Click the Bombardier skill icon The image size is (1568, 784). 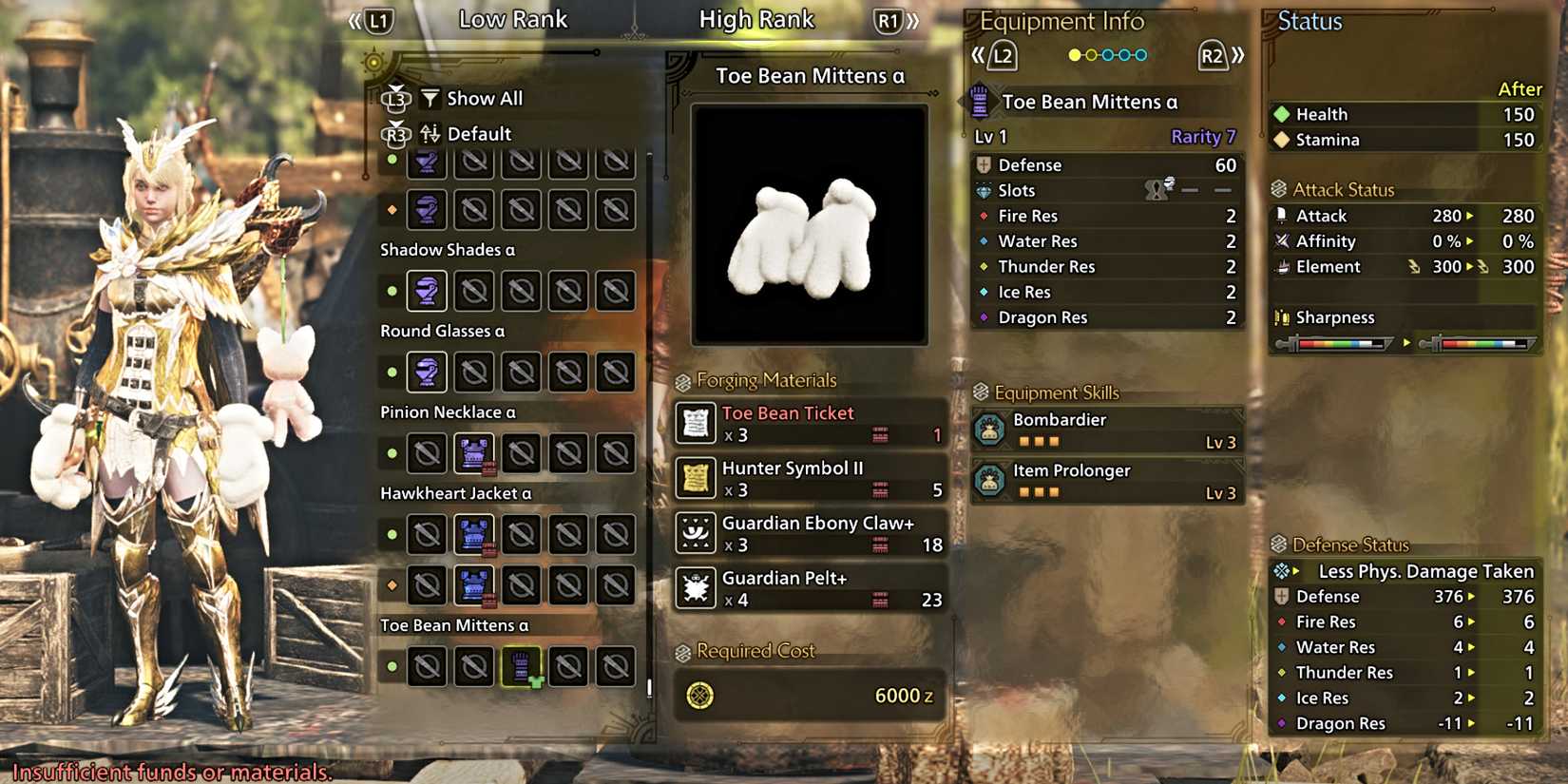pos(992,430)
